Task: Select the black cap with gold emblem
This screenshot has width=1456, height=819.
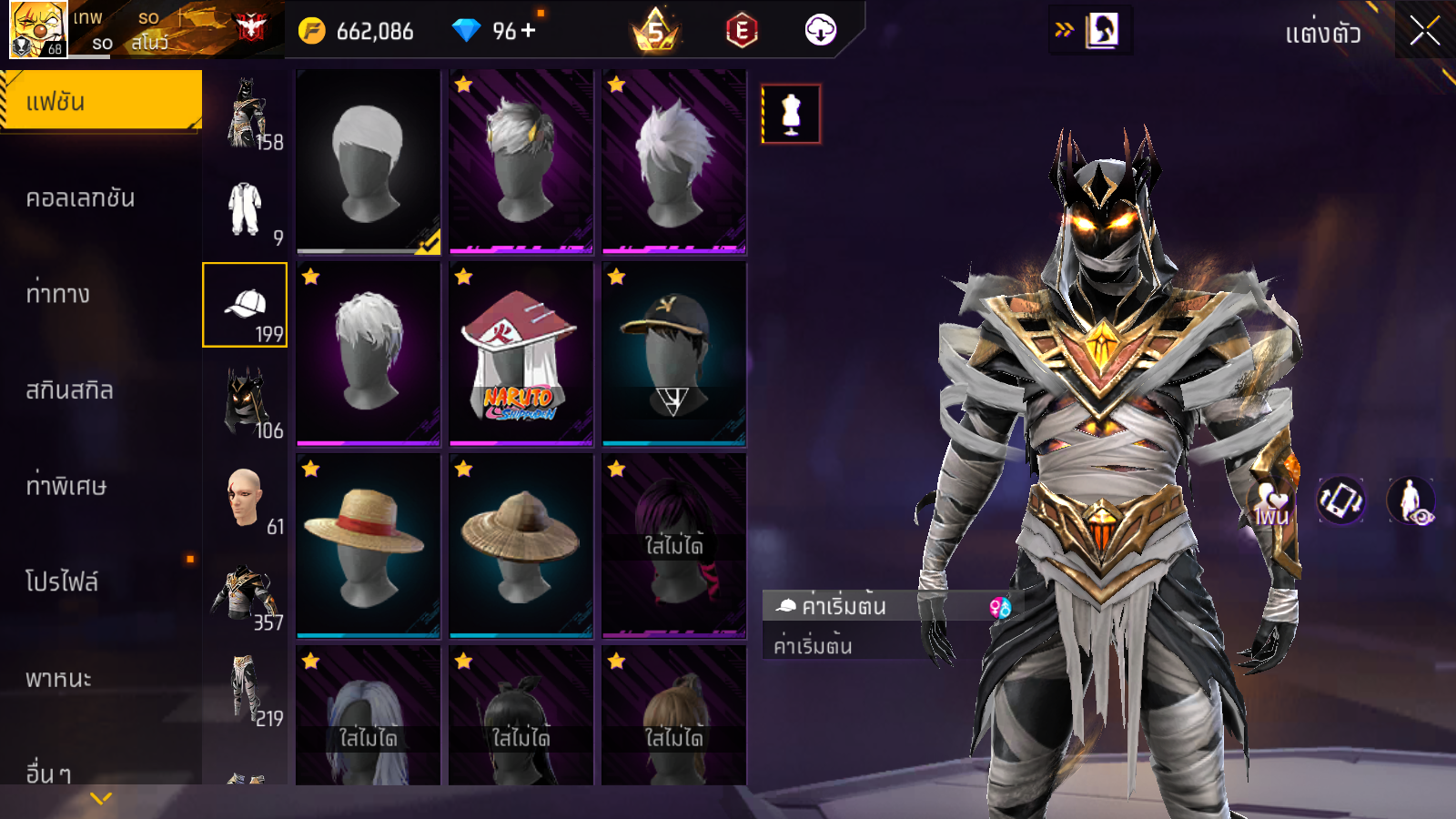Action: pos(673,354)
